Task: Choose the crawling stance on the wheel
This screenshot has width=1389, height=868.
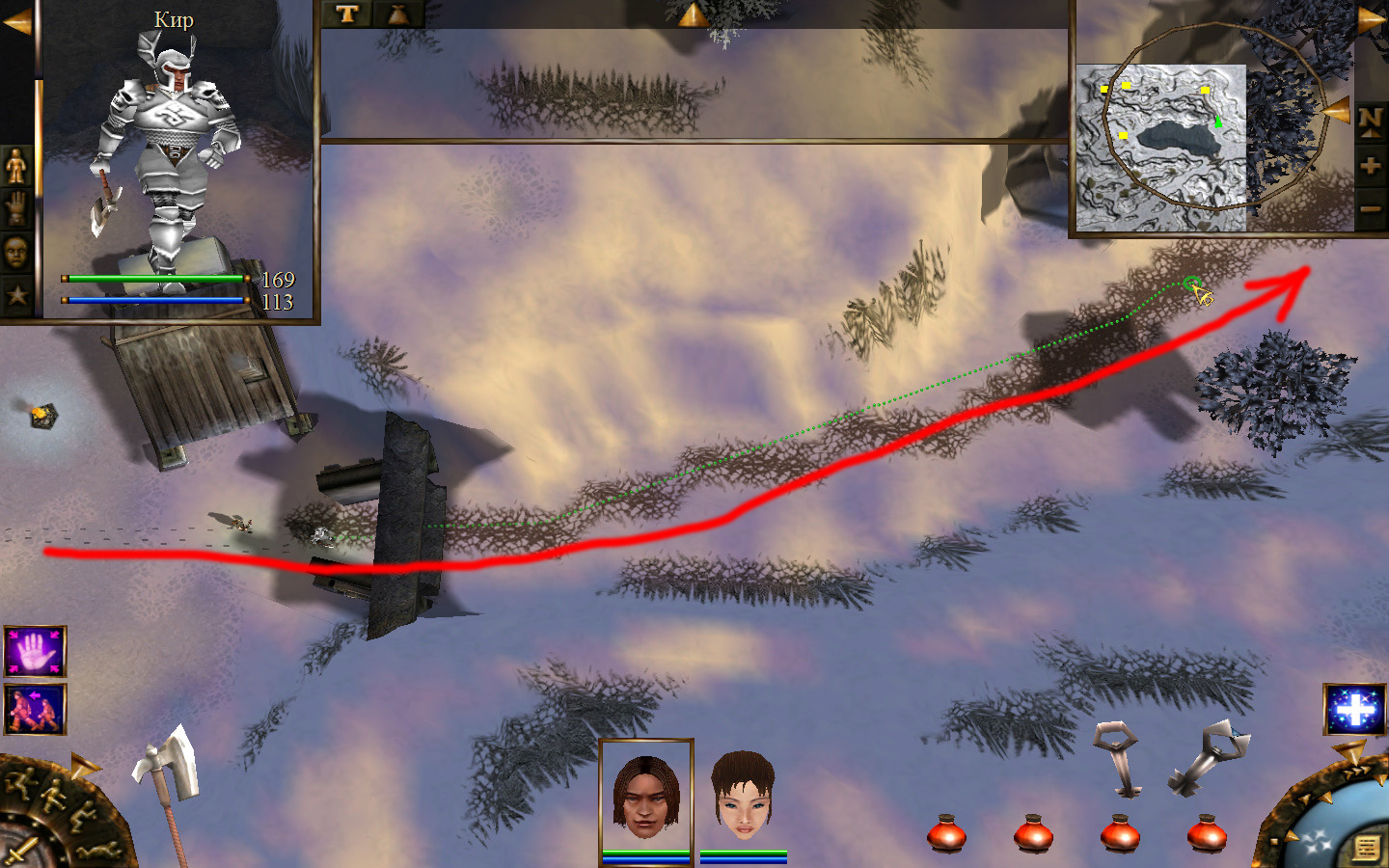Action: [x=98, y=851]
